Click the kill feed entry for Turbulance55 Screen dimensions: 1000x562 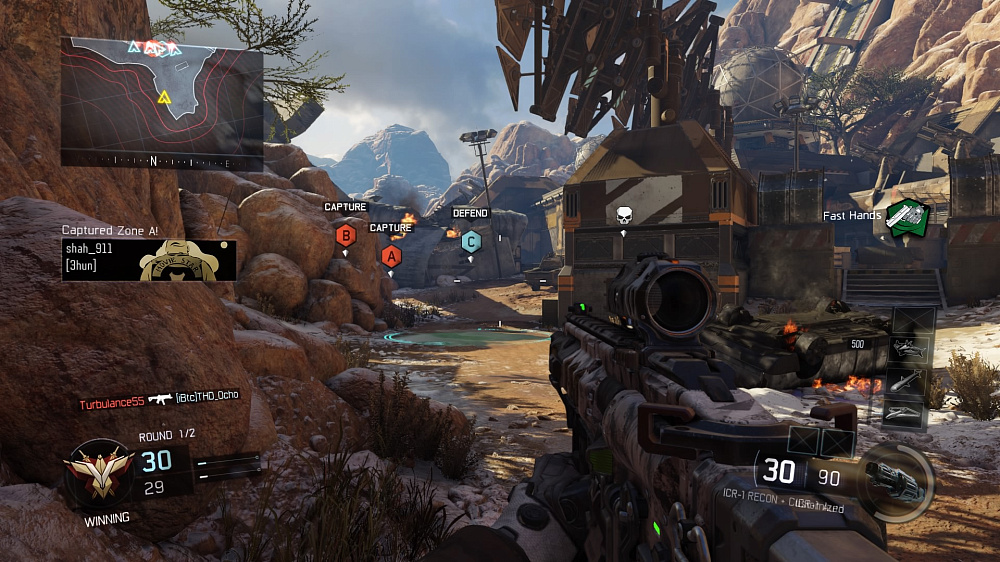pyautogui.click(x=161, y=400)
